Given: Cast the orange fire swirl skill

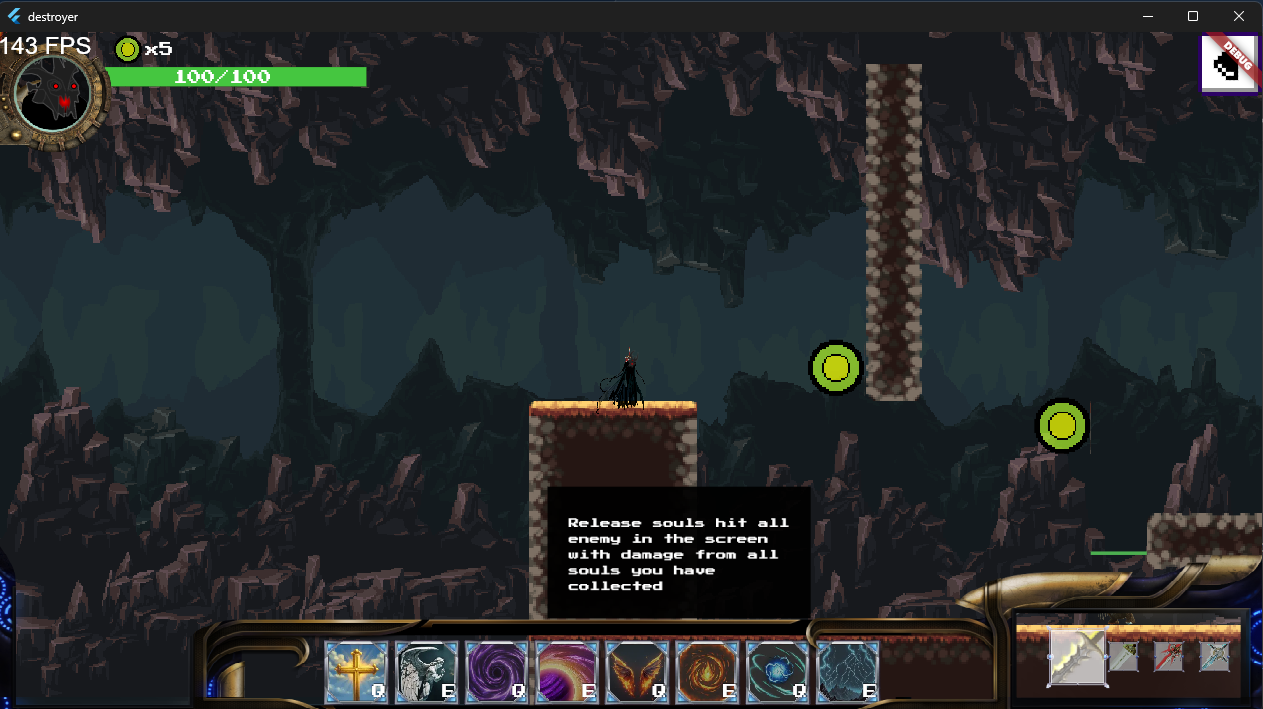Looking at the screenshot, I should click(707, 672).
